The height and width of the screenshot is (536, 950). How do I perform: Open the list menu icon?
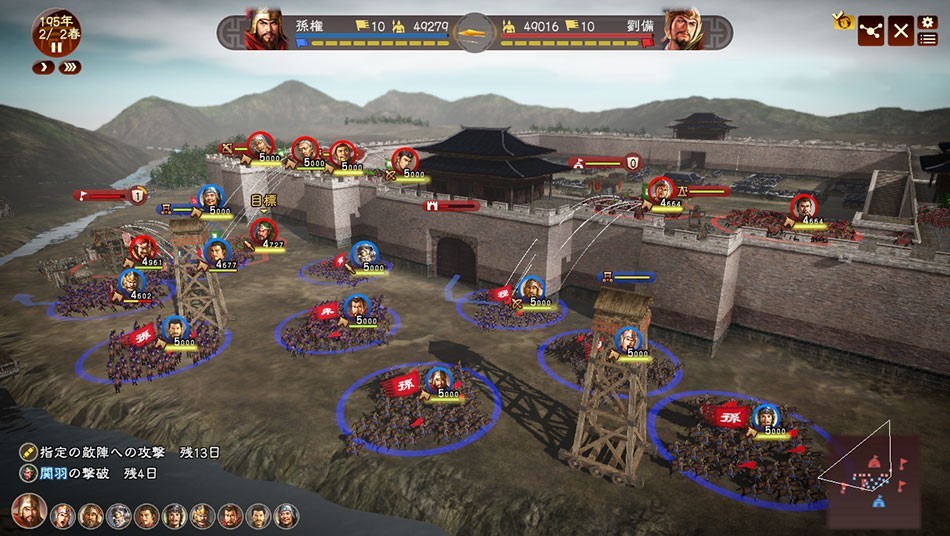coord(927,39)
